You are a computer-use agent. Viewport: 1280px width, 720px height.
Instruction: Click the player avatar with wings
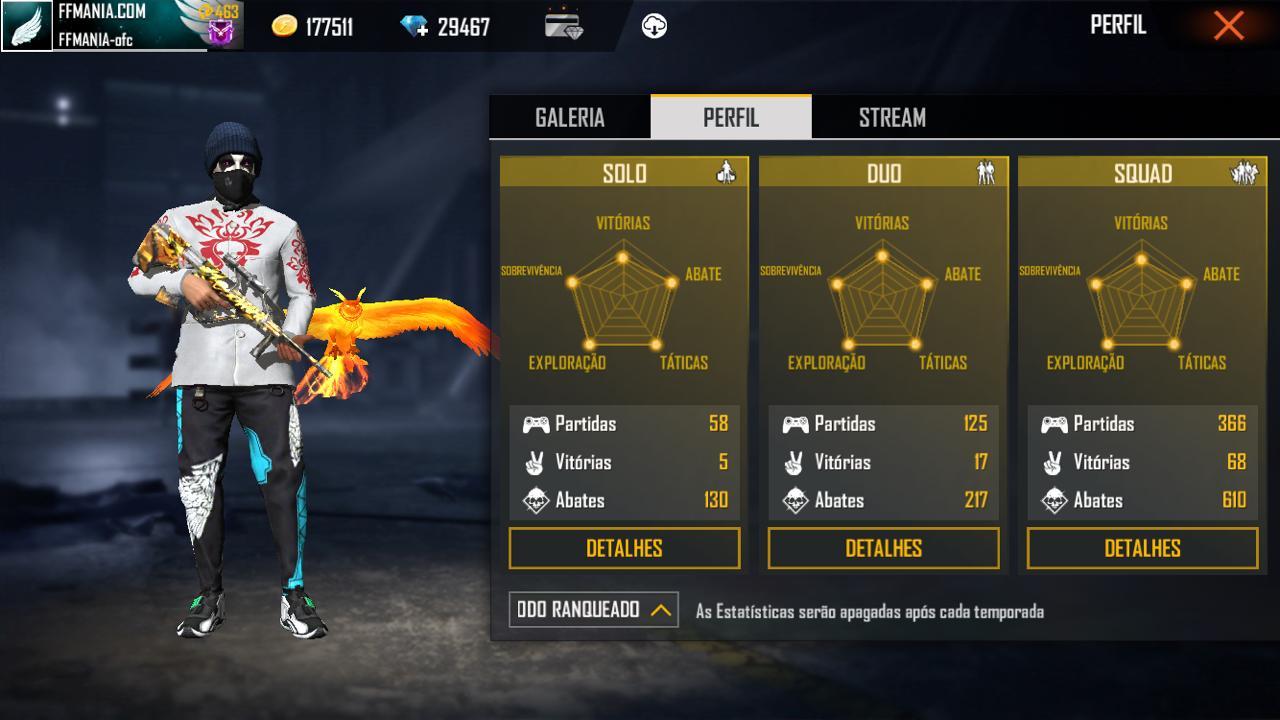(26, 26)
